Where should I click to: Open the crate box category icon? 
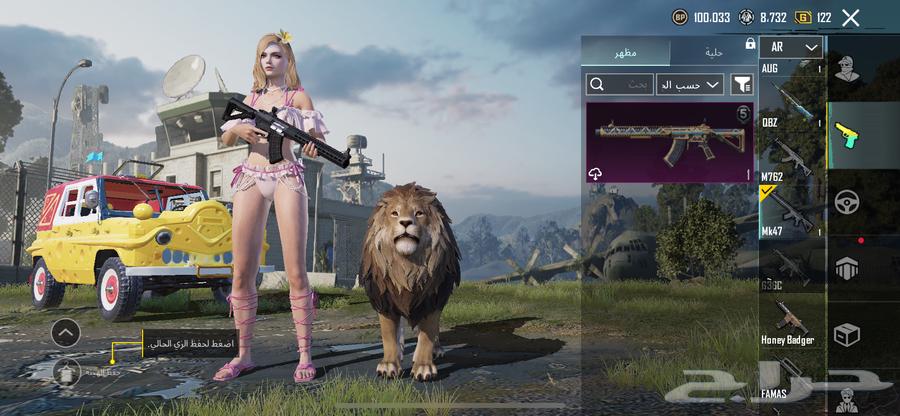[x=848, y=335]
